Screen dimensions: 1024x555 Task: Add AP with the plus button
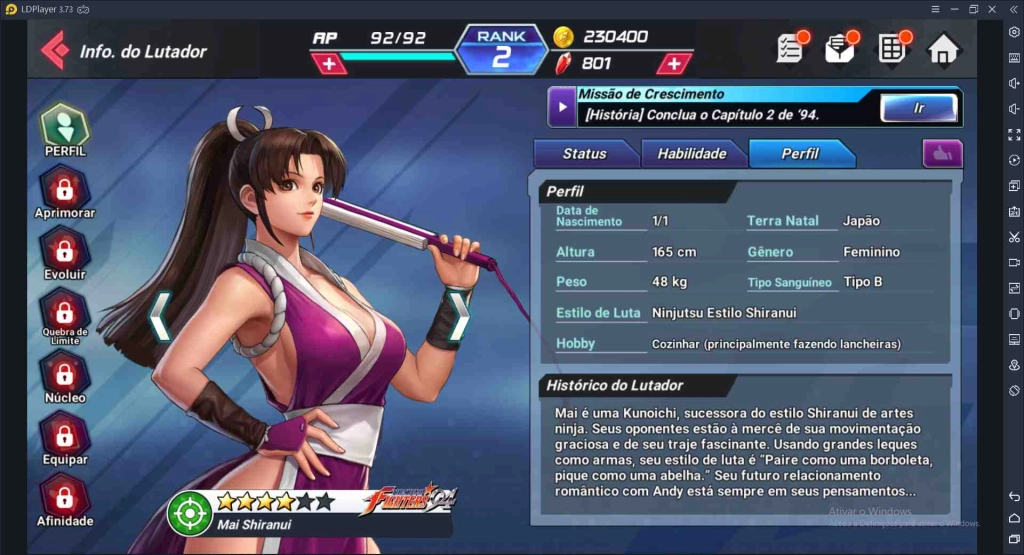(x=329, y=64)
